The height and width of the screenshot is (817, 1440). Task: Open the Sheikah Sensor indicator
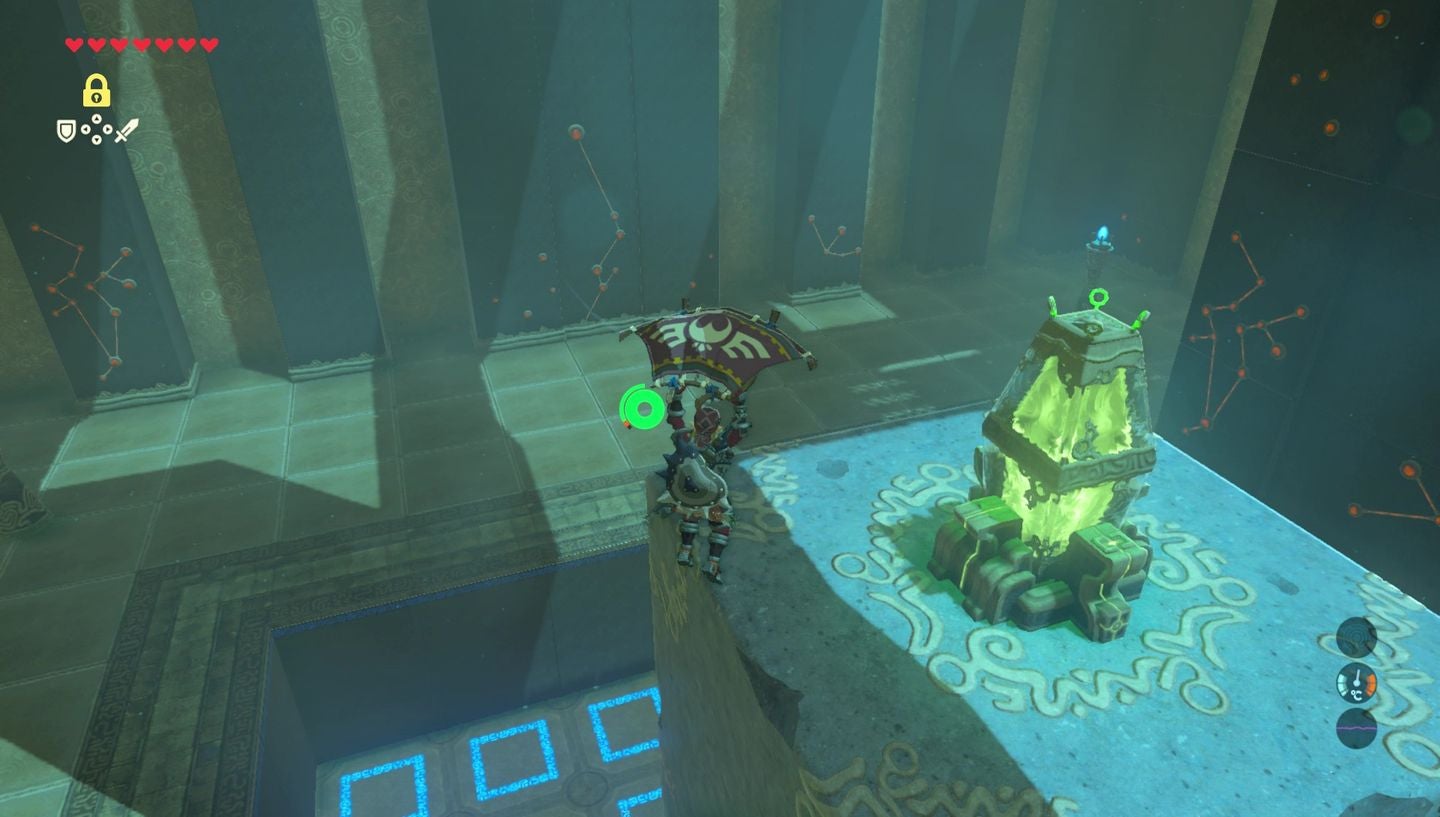click(x=1357, y=637)
